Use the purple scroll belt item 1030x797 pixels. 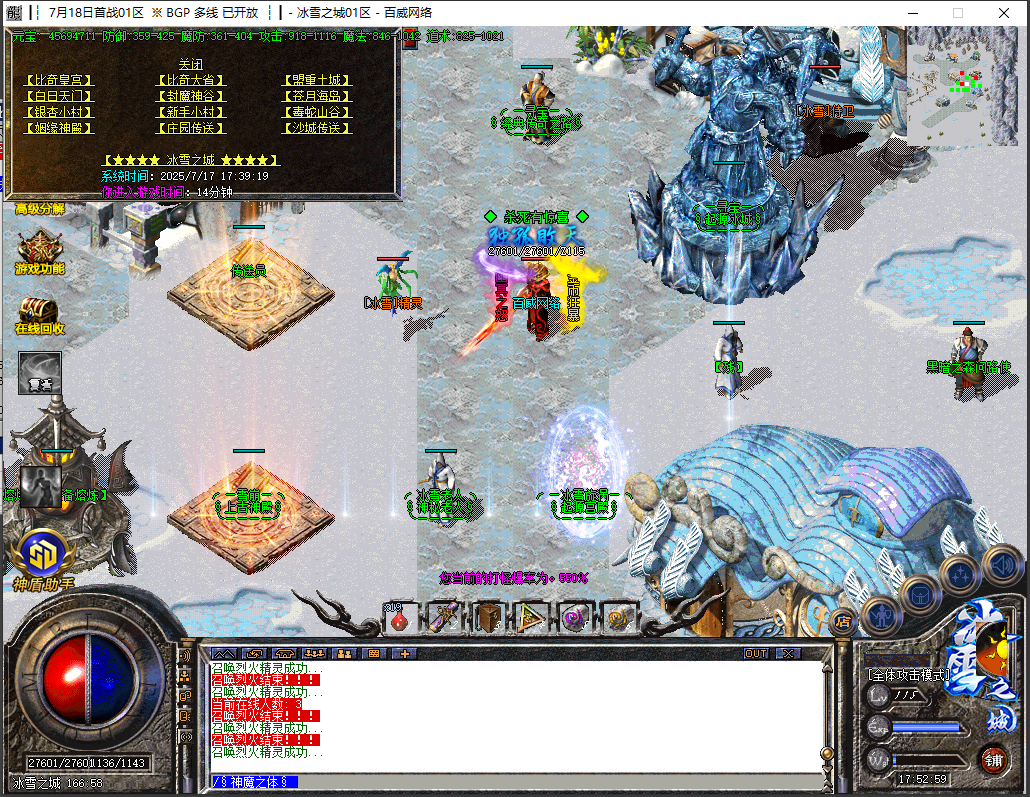pos(443,618)
